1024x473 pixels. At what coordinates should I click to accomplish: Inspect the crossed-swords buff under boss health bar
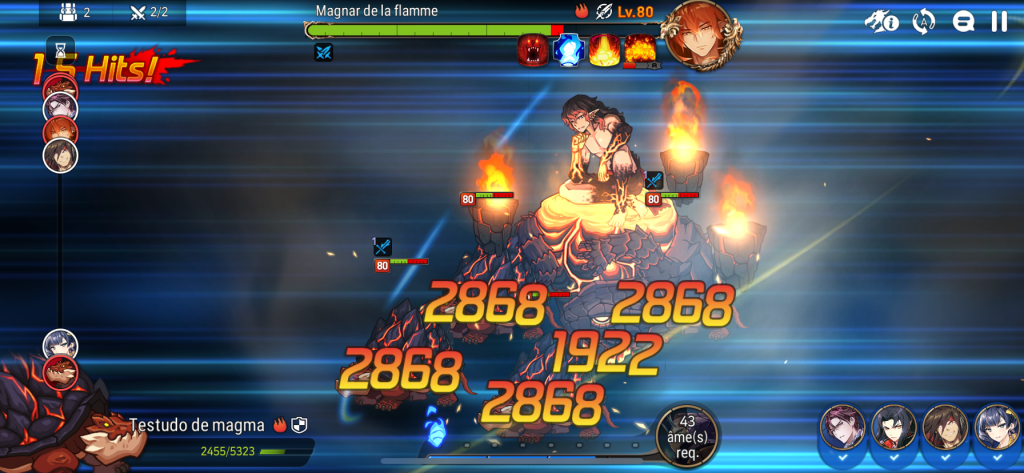click(x=323, y=52)
